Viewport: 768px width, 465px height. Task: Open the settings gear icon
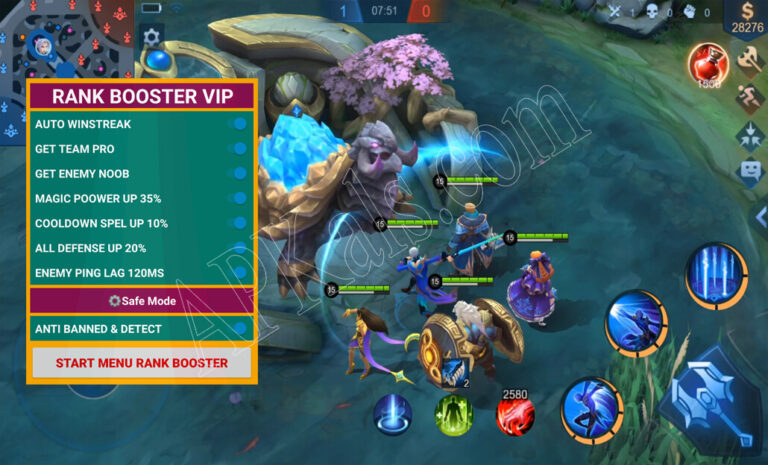tap(152, 37)
